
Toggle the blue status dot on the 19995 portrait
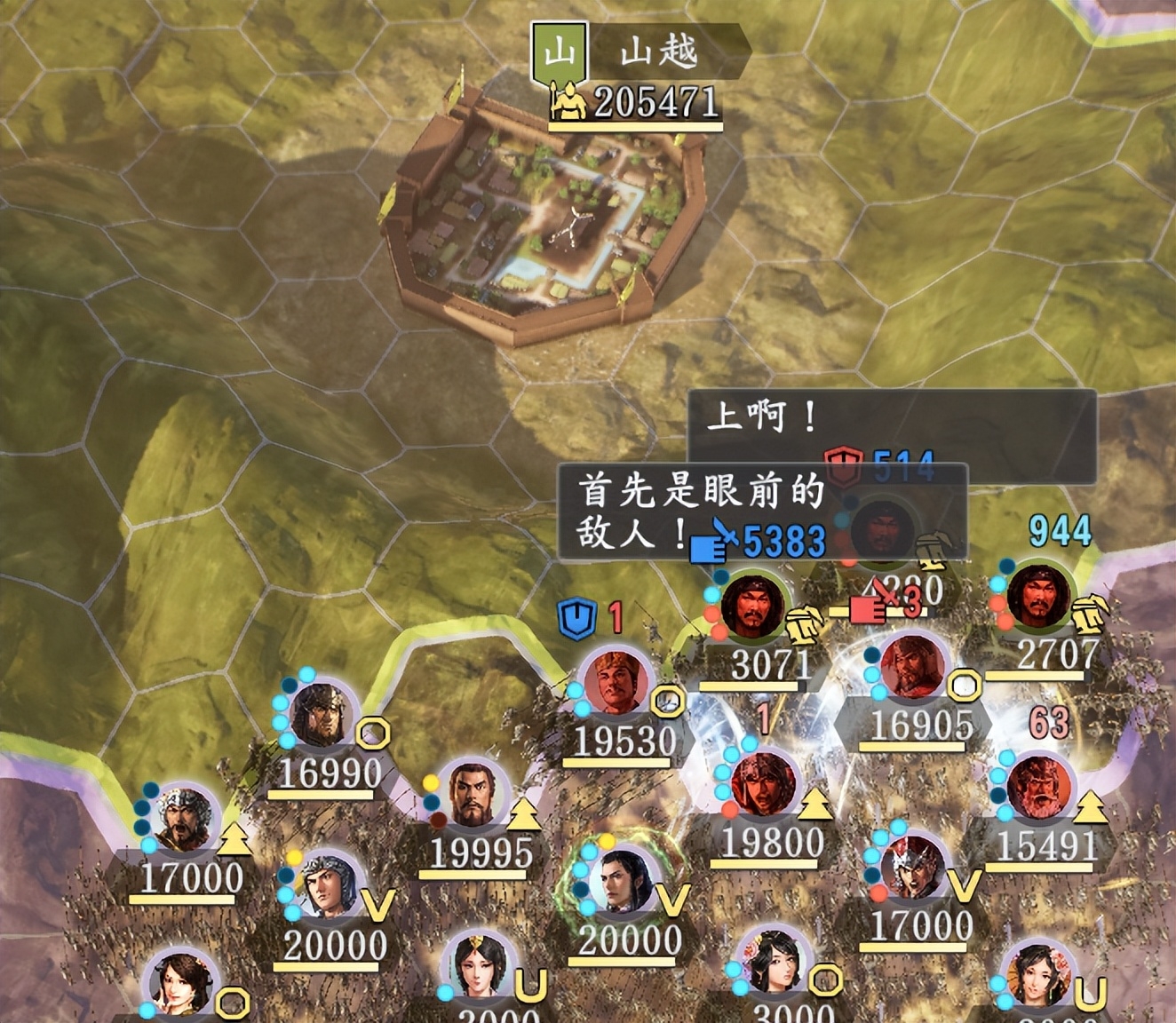433,803
